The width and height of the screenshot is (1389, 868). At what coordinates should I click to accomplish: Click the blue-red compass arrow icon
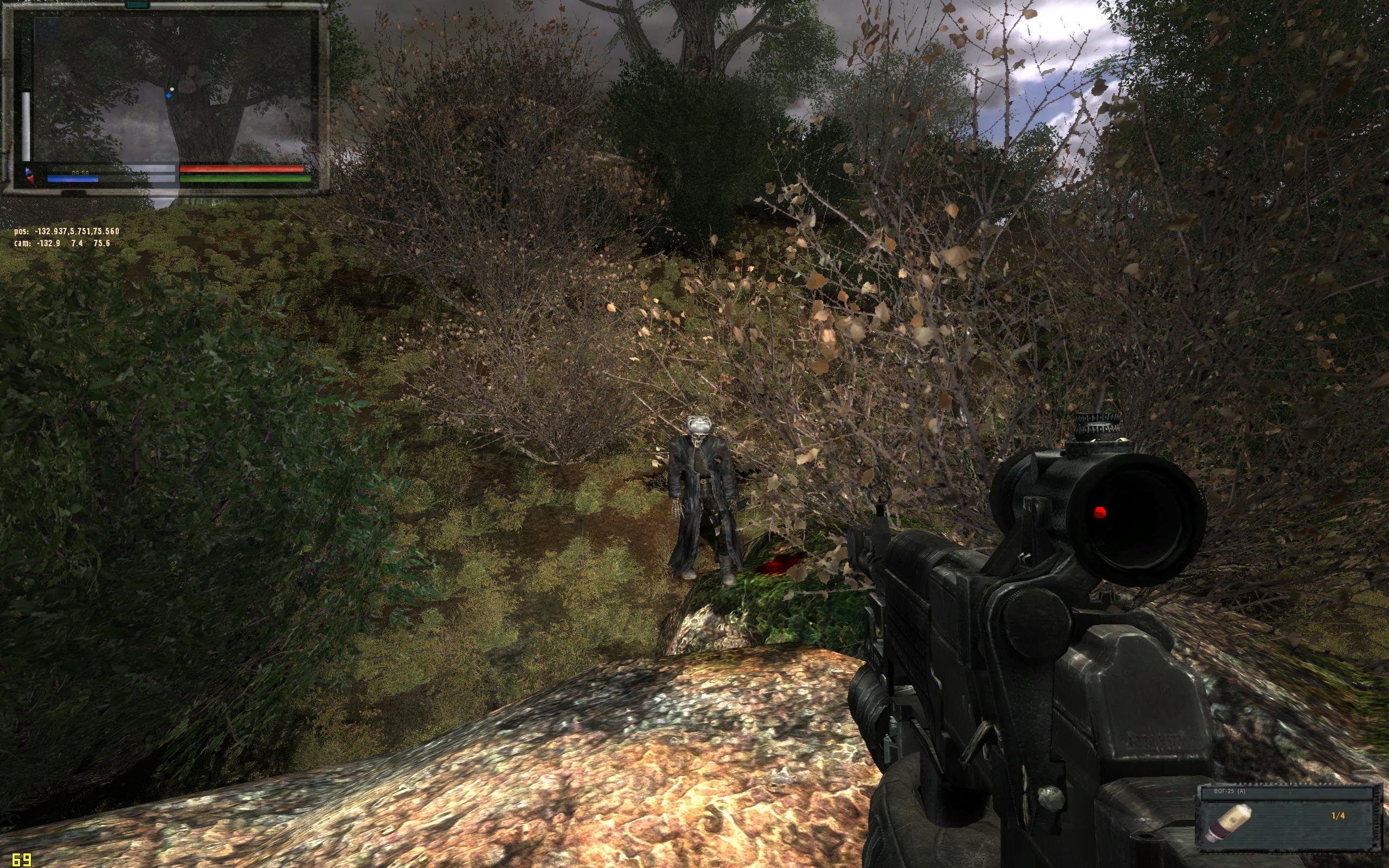(29, 175)
